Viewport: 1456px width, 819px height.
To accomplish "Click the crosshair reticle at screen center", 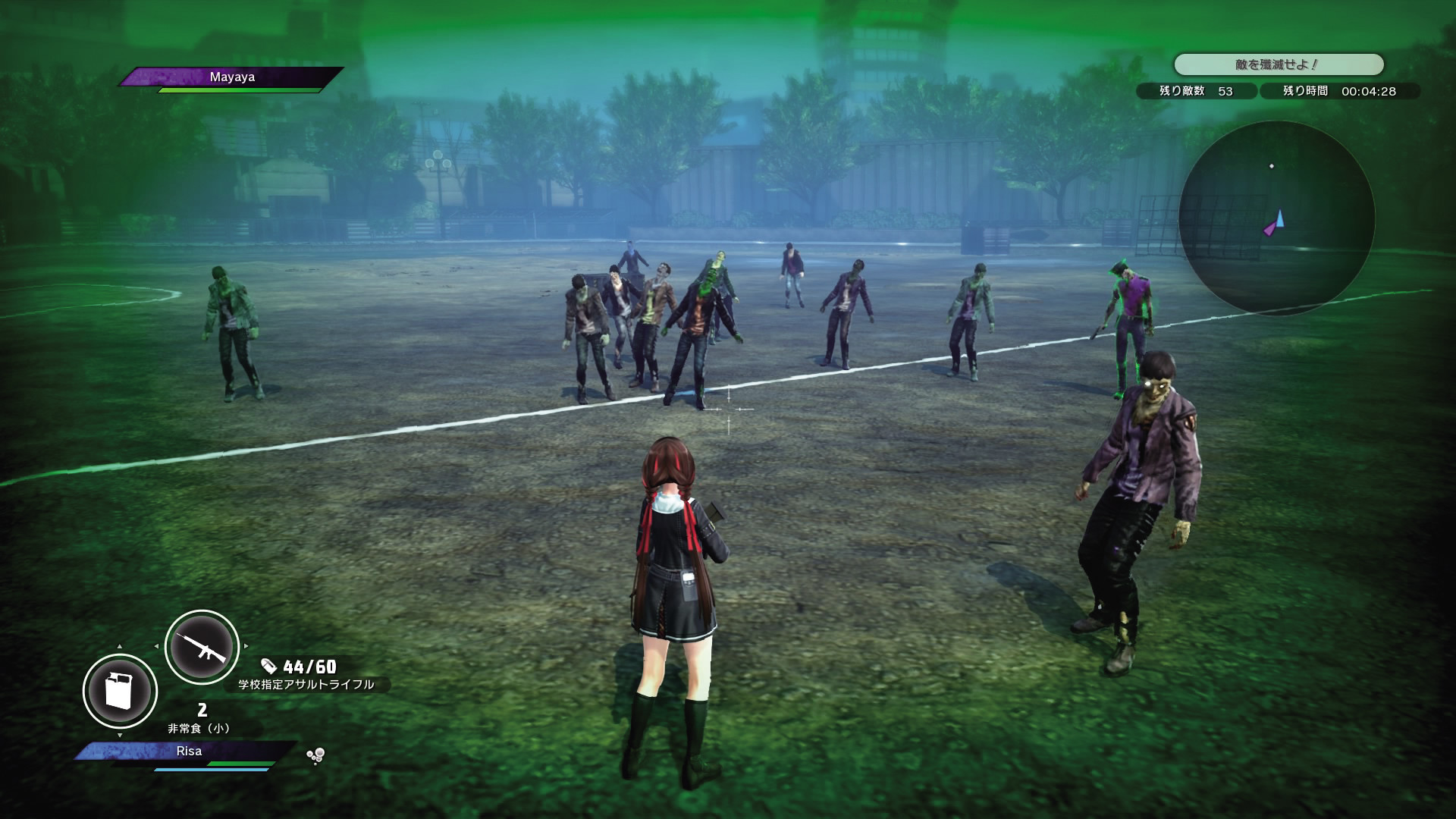I will click(x=729, y=409).
